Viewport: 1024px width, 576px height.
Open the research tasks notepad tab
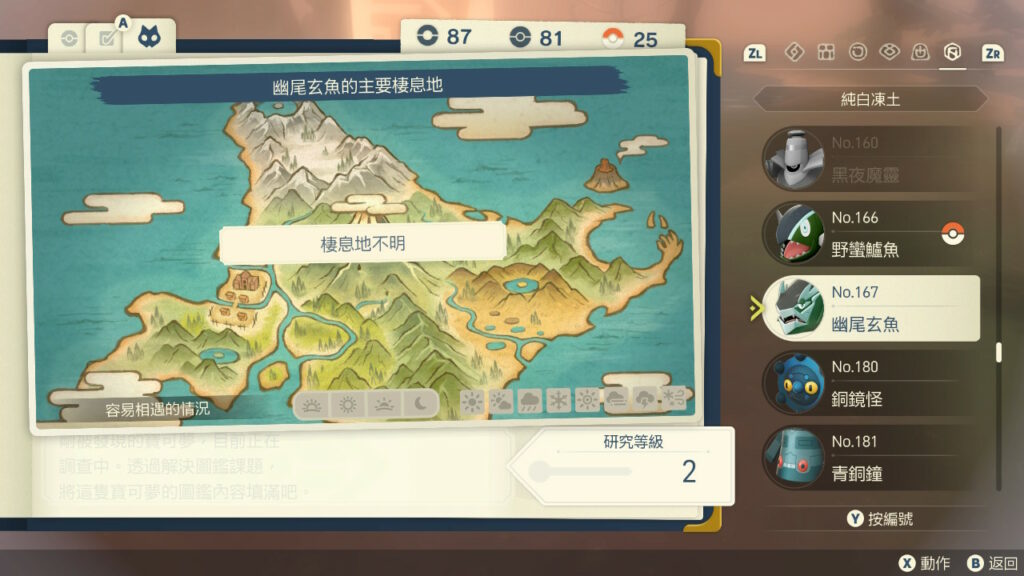point(103,39)
